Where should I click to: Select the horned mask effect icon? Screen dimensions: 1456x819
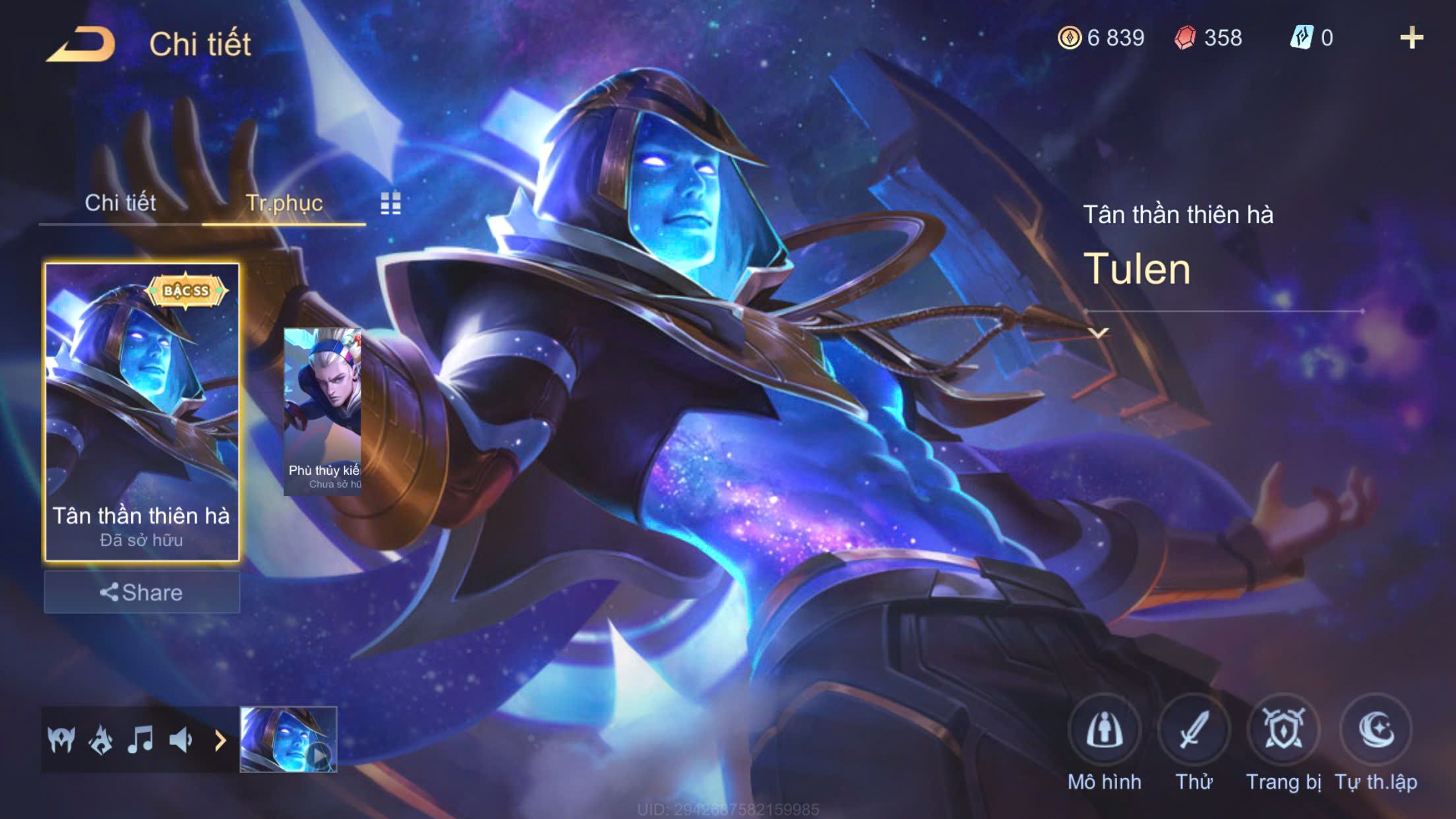61,740
